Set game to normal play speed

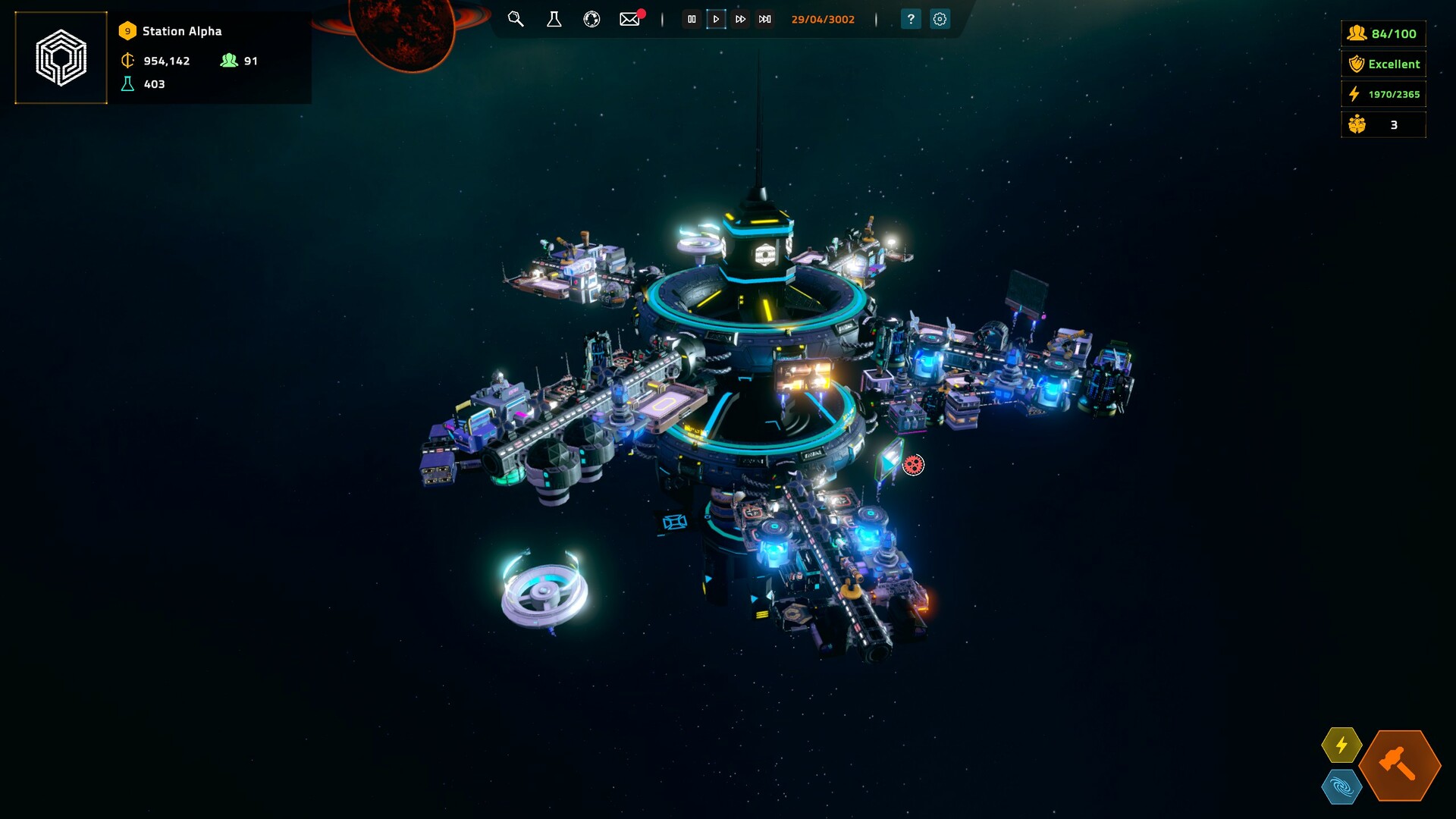click(716, 20)
